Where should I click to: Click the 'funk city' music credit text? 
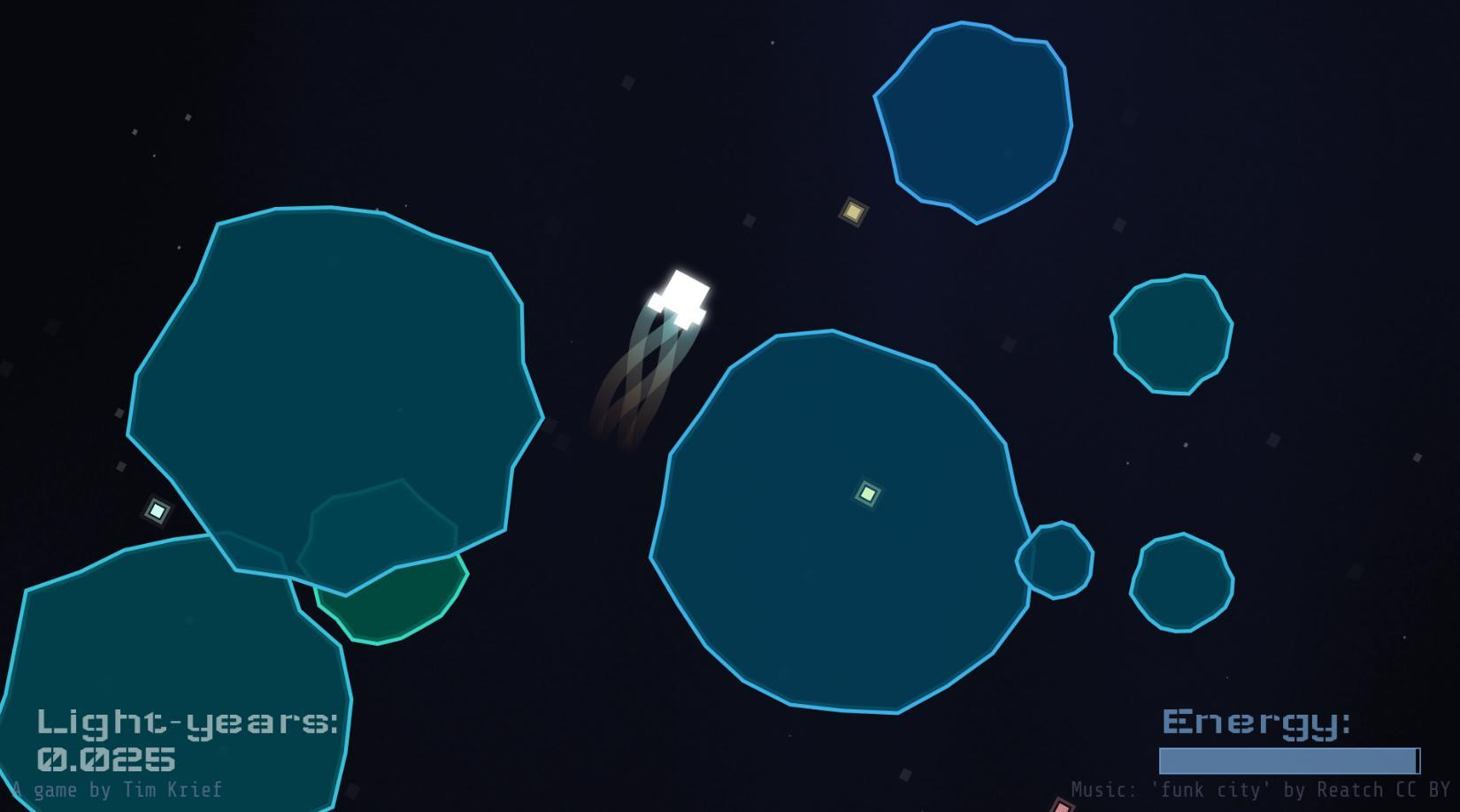click(1211, 789)
